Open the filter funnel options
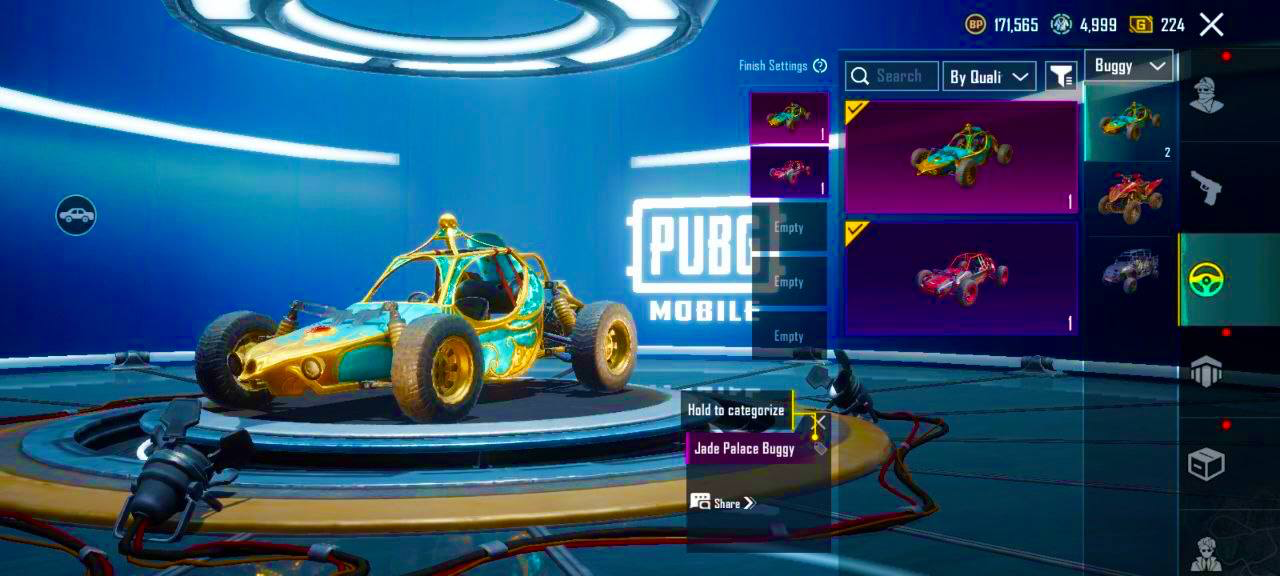 tap(1060, 76)
